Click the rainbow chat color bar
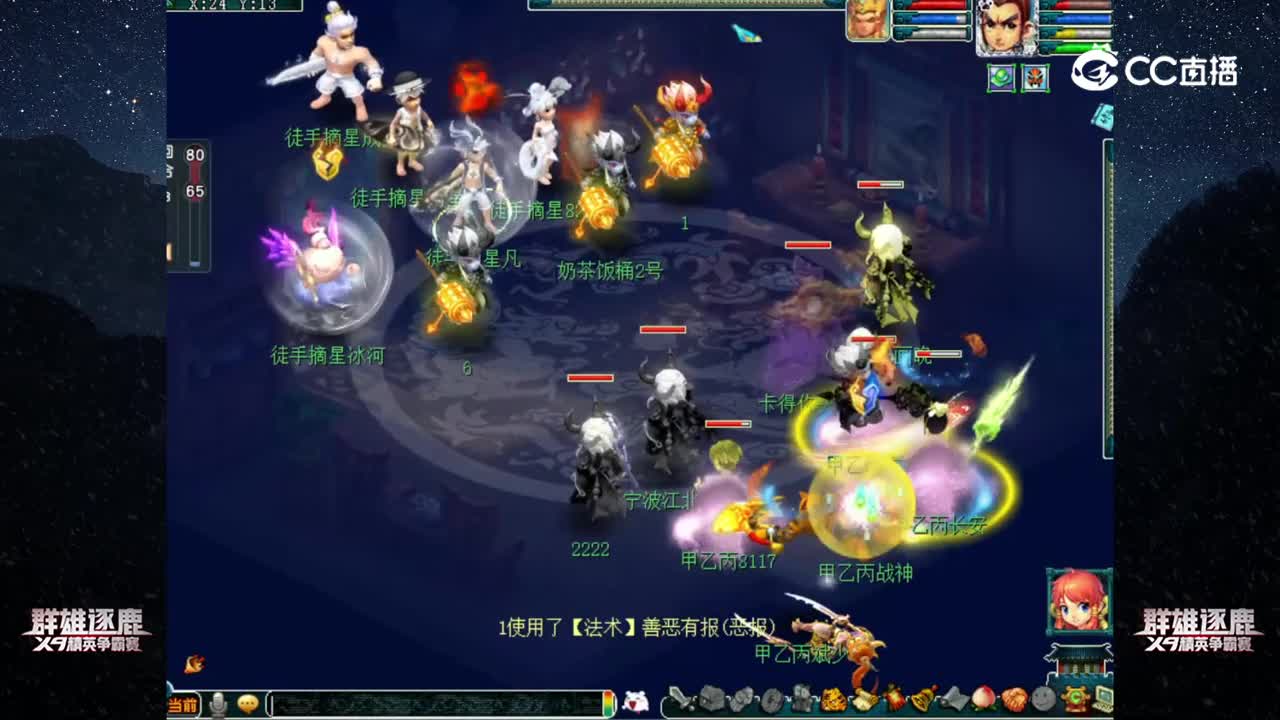Viewport: 1280px width, 720px height. [x=610, y=705]
